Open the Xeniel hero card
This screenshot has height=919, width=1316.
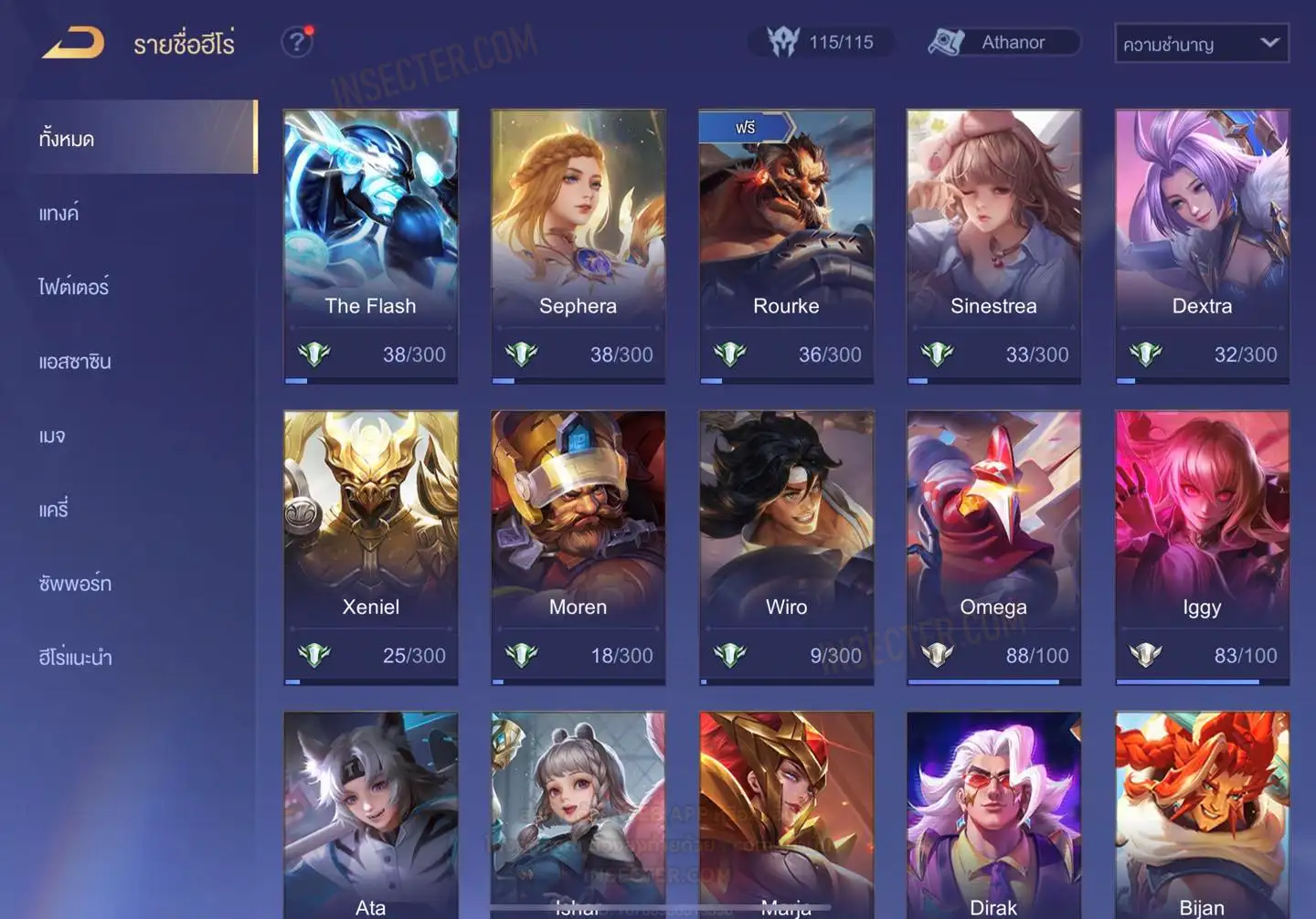[370, 546]
